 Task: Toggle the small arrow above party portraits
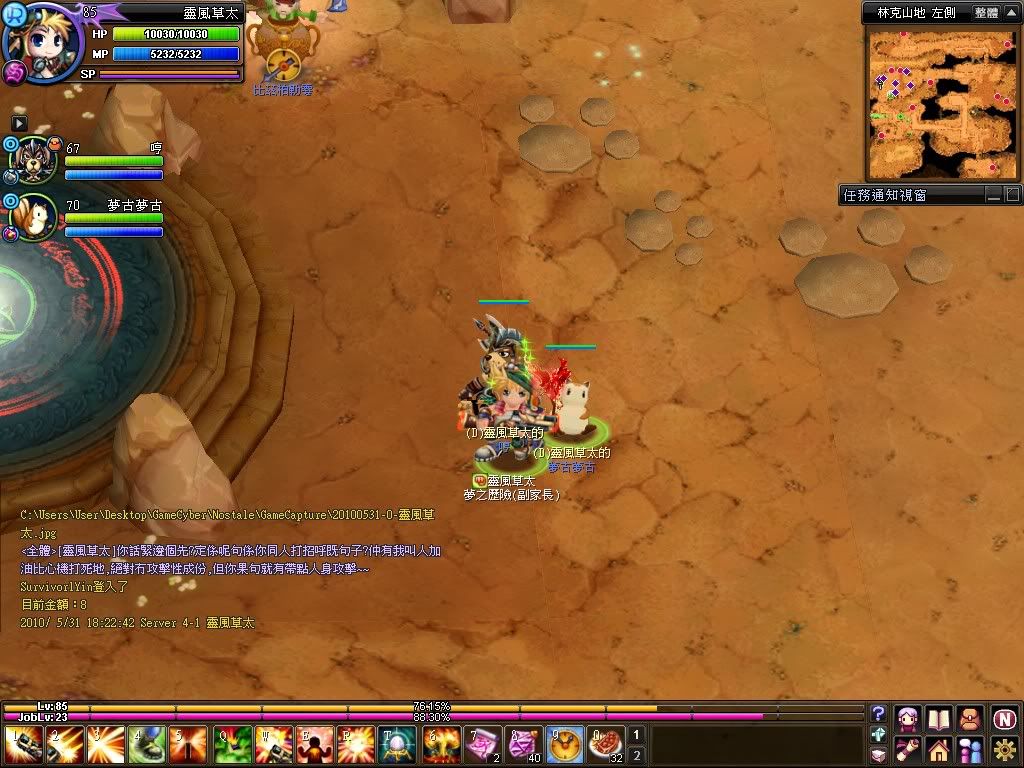[x=19, y=123]
